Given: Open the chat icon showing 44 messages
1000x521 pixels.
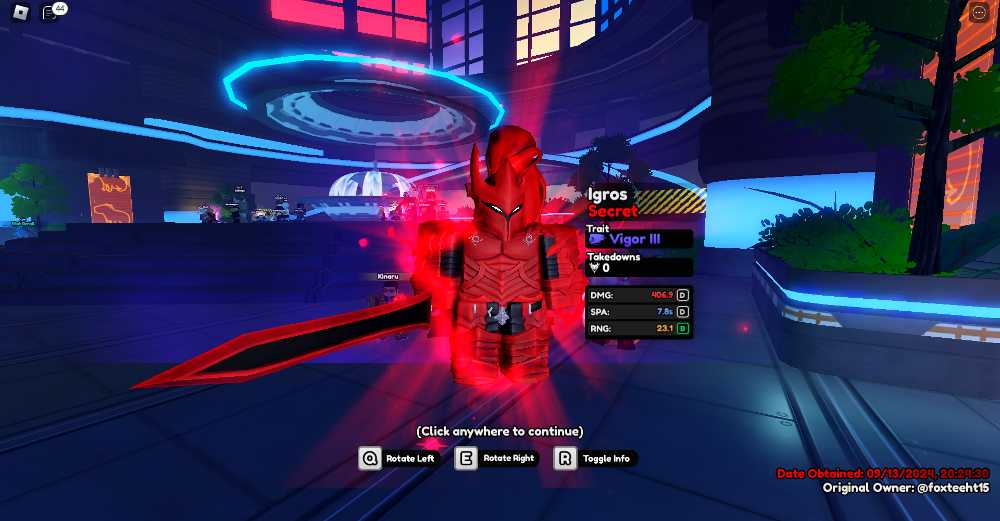Looking at the screenshot, I should click(x=50, y=12).
